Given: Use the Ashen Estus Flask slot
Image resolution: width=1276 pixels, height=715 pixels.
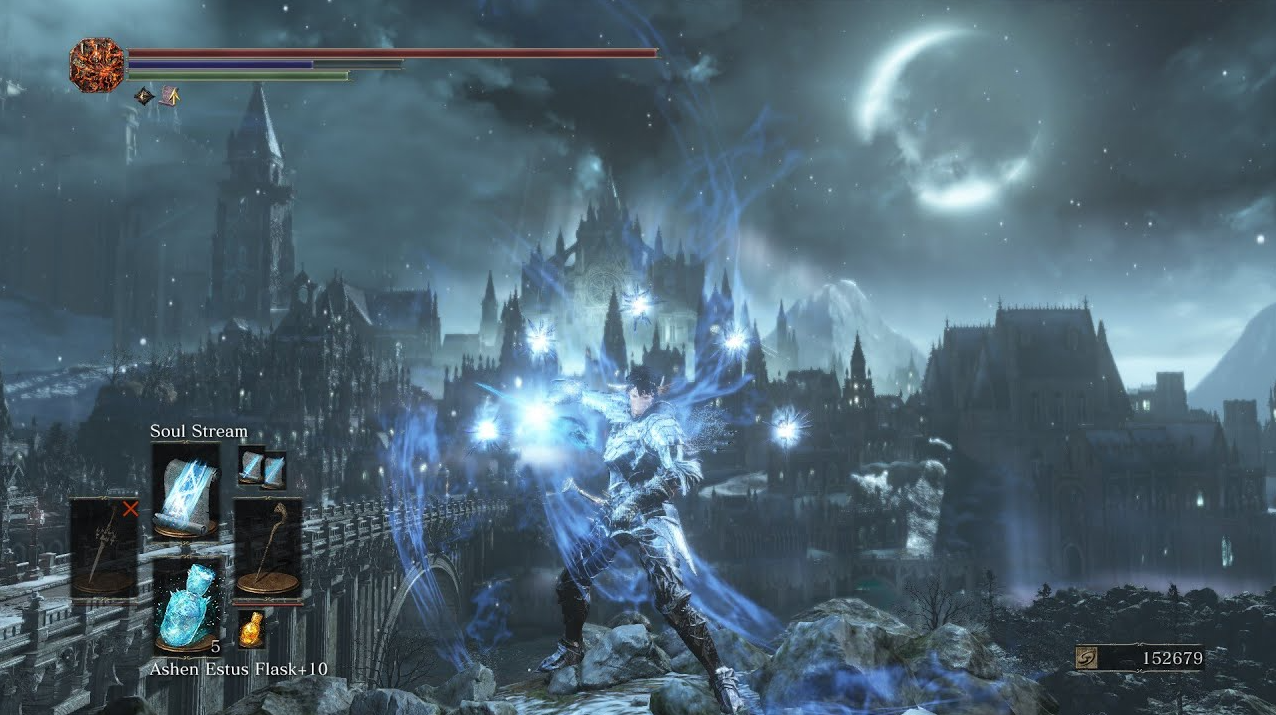Looking at the screenshot, I should click(186, 607).
